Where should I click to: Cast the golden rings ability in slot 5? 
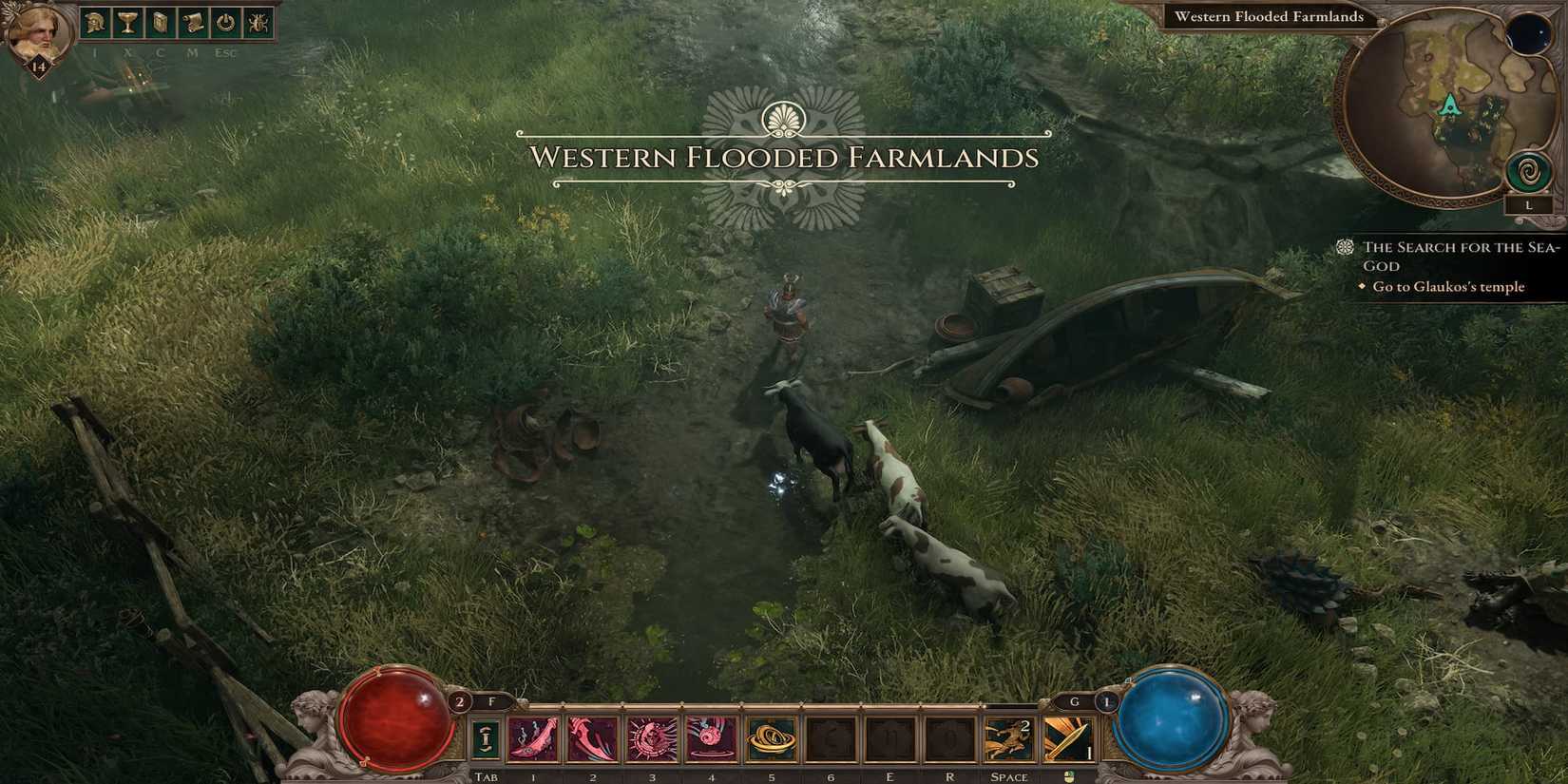click(770, 739)
